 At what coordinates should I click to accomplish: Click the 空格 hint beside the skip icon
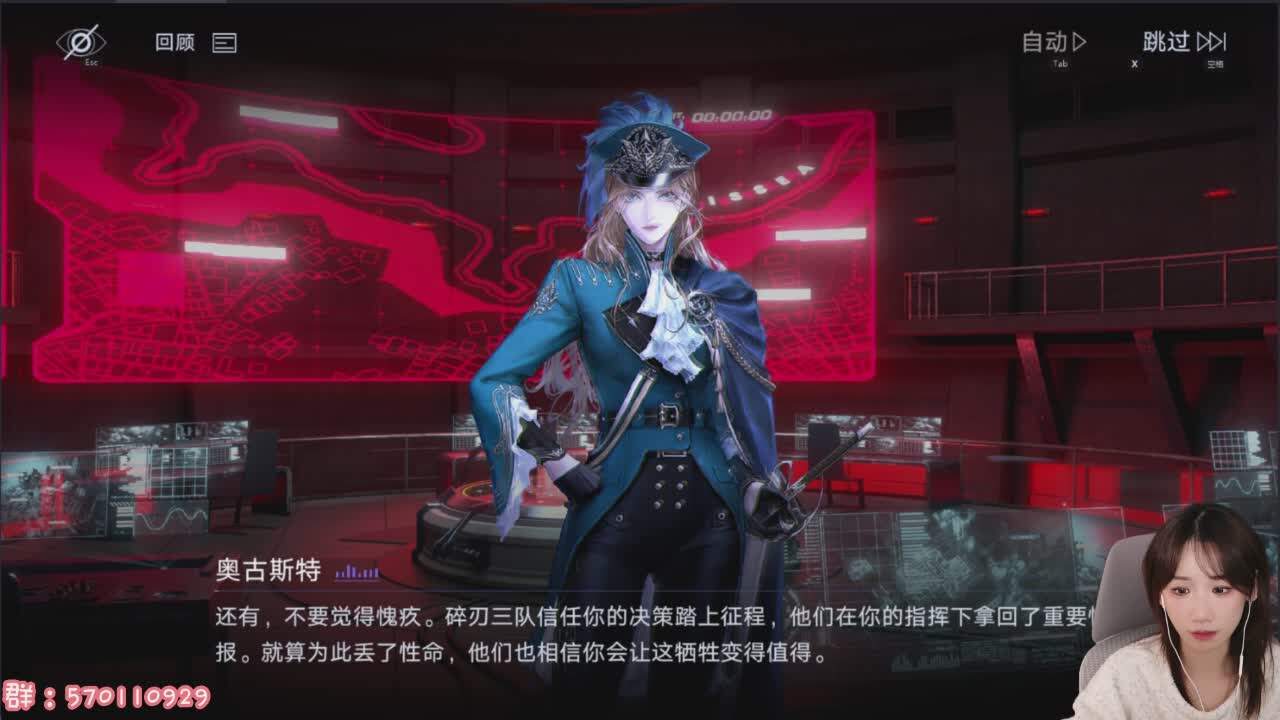[1216, 62]
